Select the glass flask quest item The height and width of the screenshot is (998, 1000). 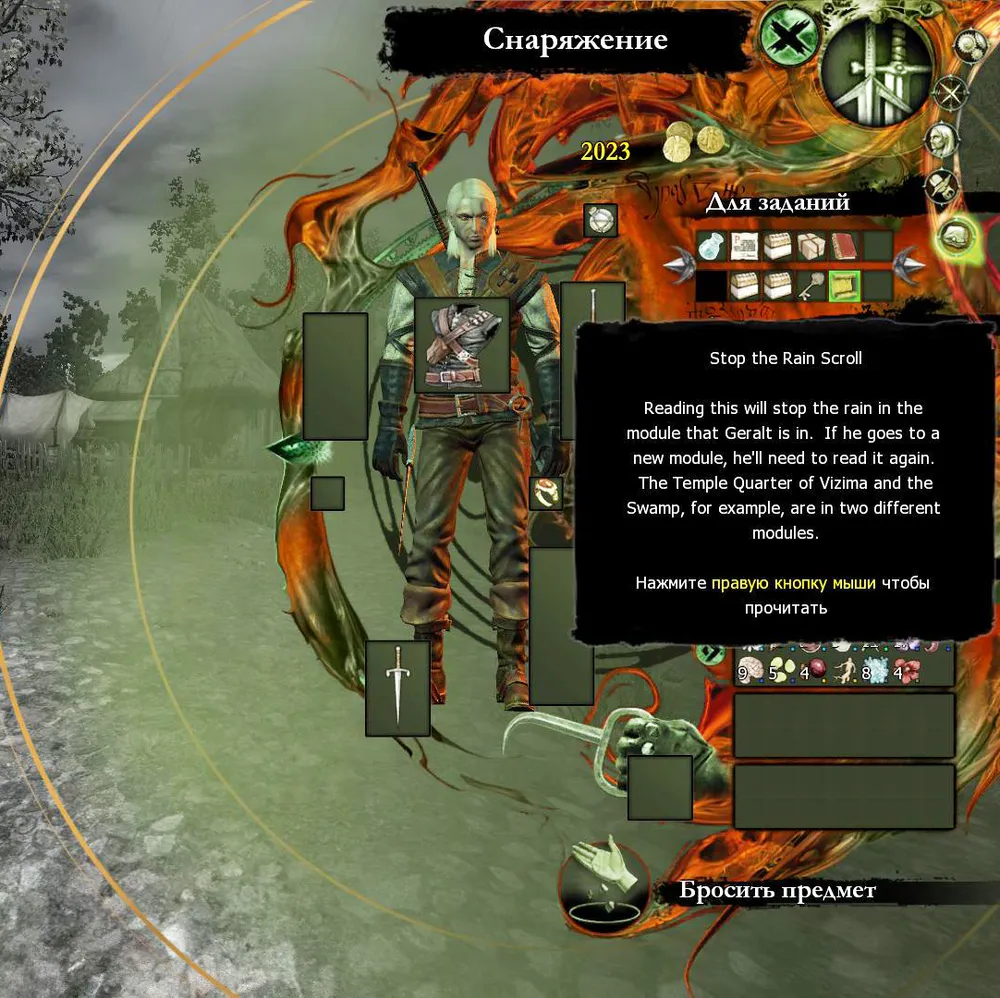711,246
